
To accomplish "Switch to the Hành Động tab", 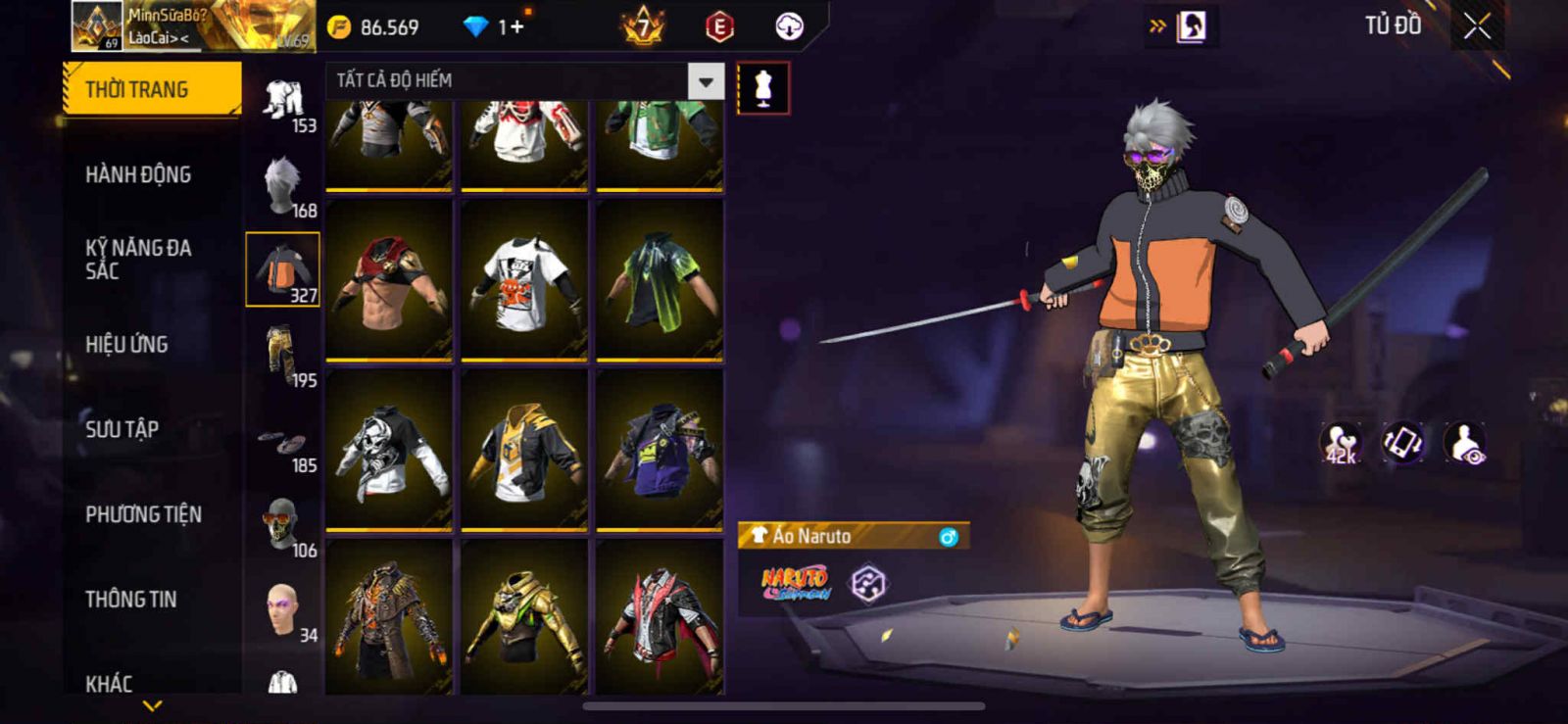I will pyautogui.click(x=138, y=174).
